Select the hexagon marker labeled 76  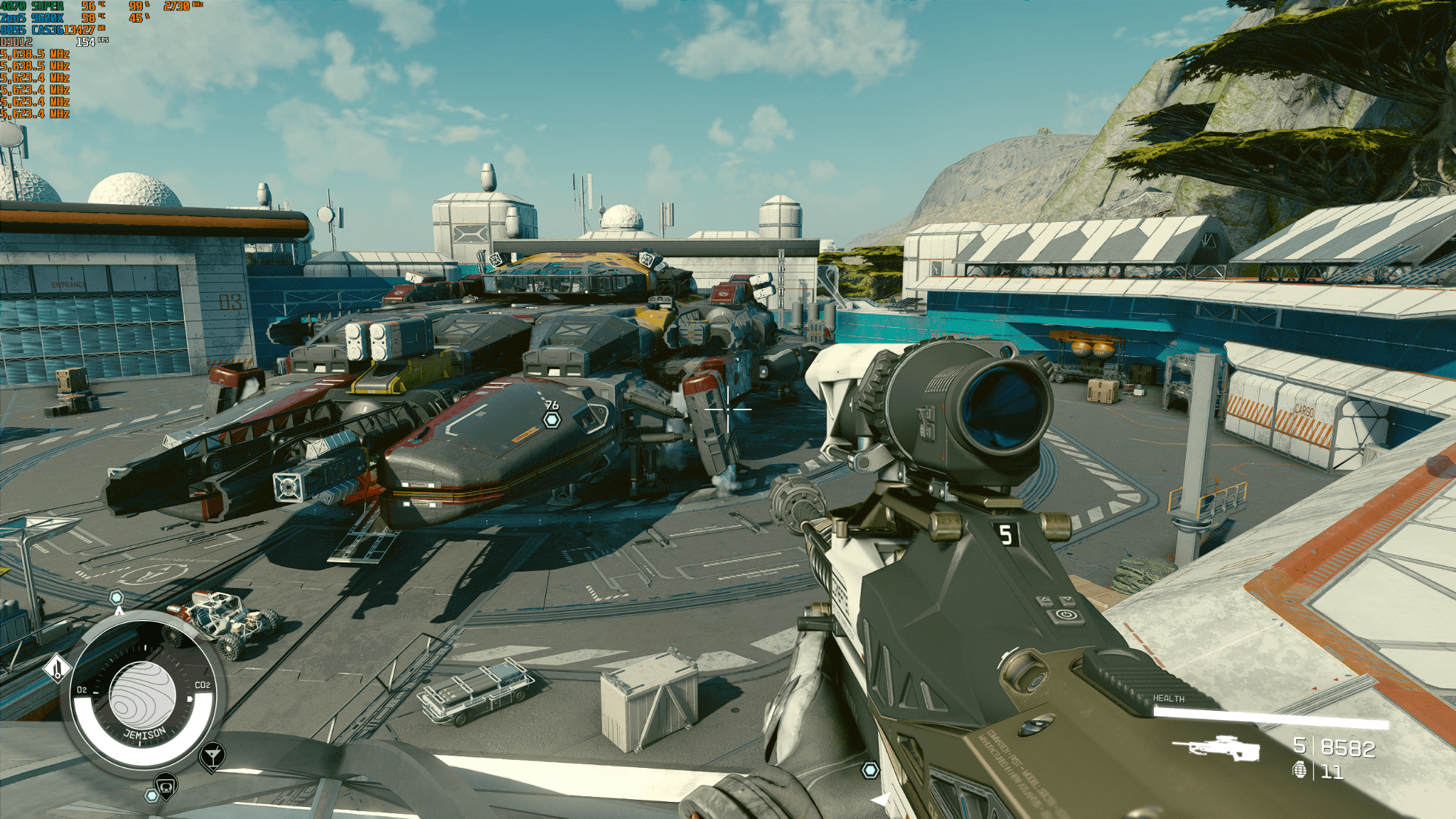[x=552, y=419]
